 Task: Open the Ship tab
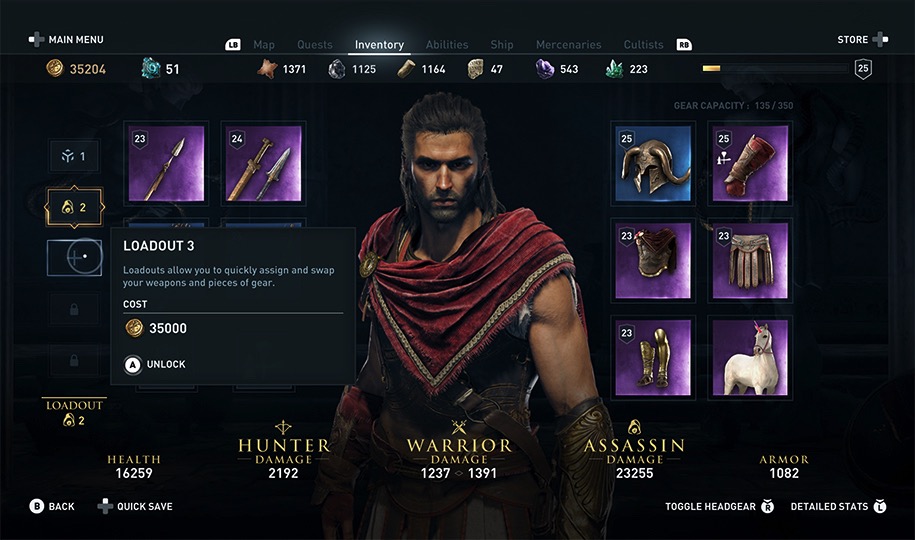click(502, 45)
